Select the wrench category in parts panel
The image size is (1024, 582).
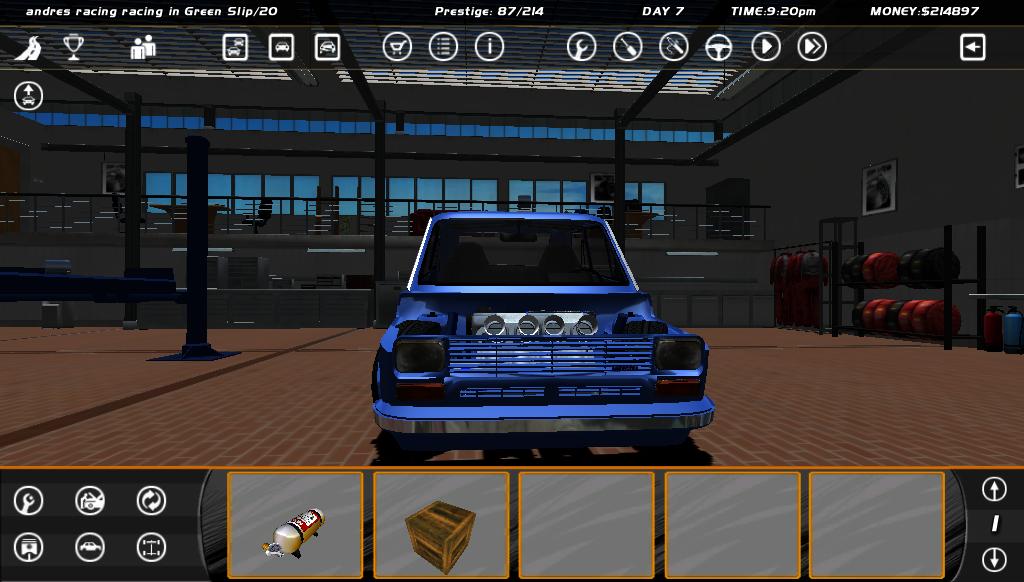click(29, 500)
